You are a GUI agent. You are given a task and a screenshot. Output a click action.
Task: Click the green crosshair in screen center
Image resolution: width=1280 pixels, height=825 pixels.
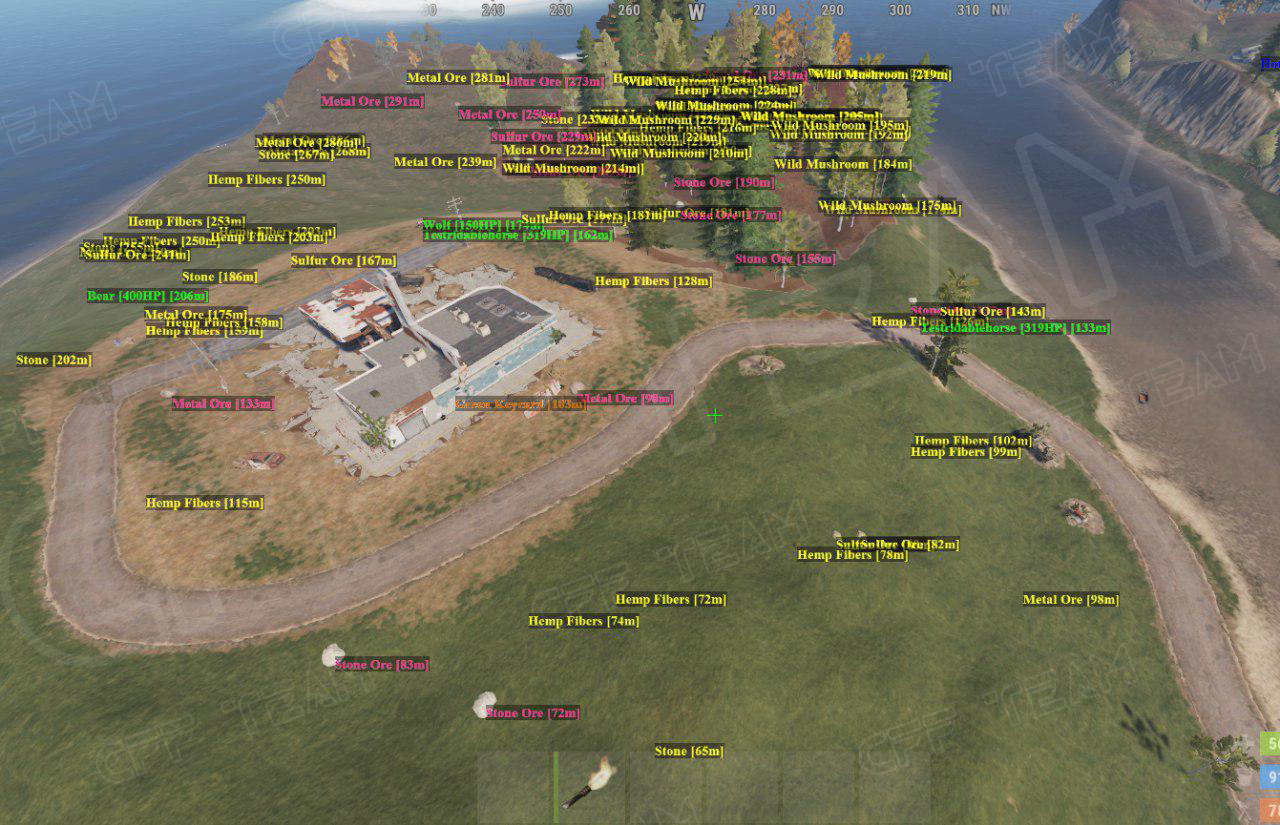pos(716,417)
